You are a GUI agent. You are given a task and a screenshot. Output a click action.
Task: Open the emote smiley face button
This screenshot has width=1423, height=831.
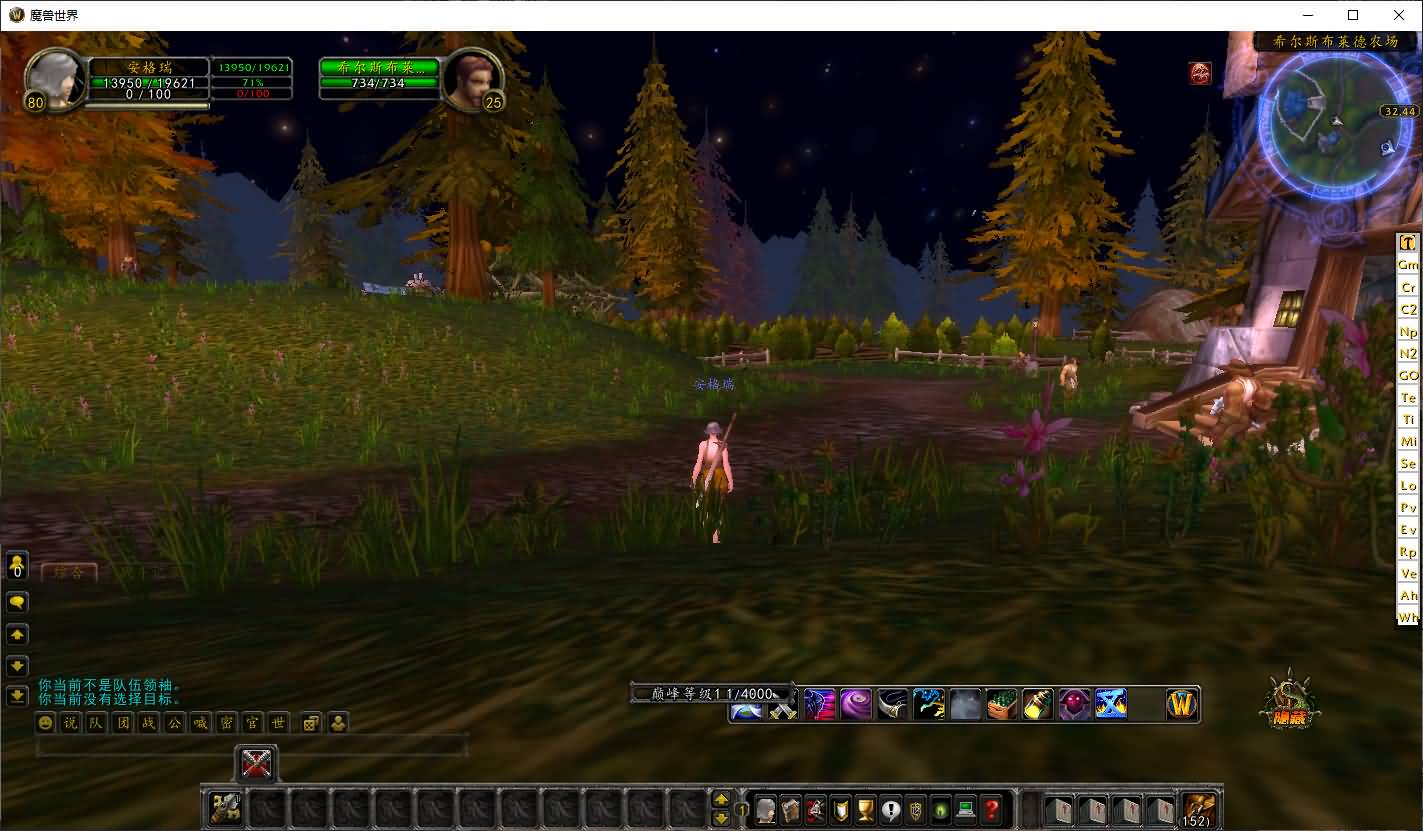(45, 723)
